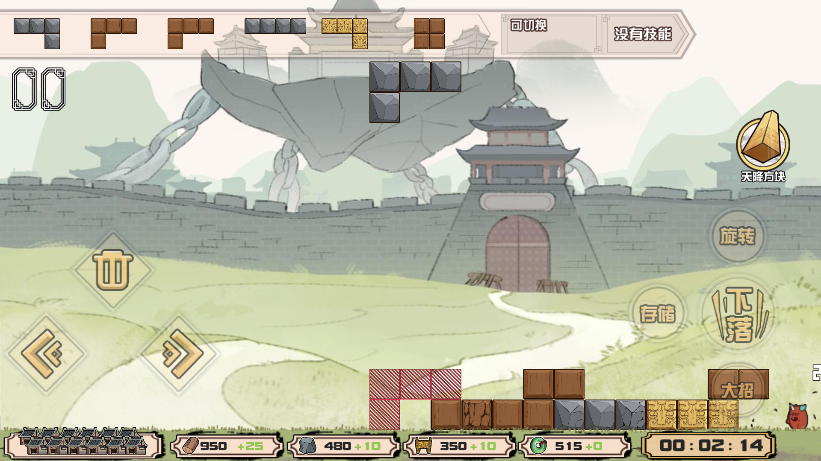Select the golden block in the queue
The image size is (821, 461).
345,32
